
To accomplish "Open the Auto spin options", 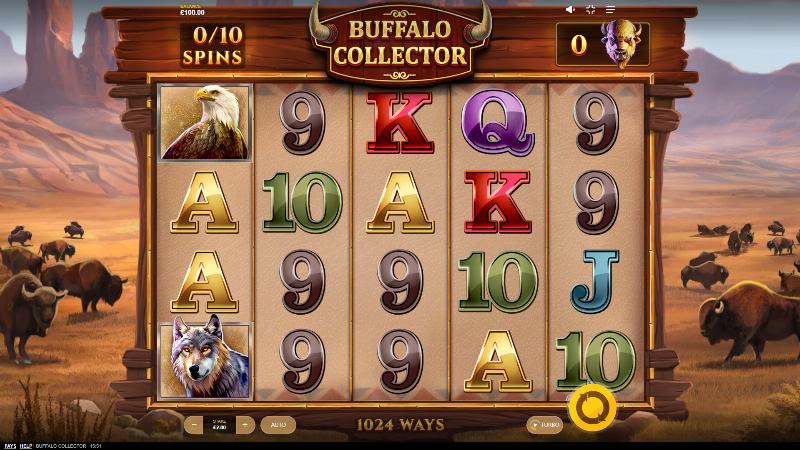I will (277, 424).
